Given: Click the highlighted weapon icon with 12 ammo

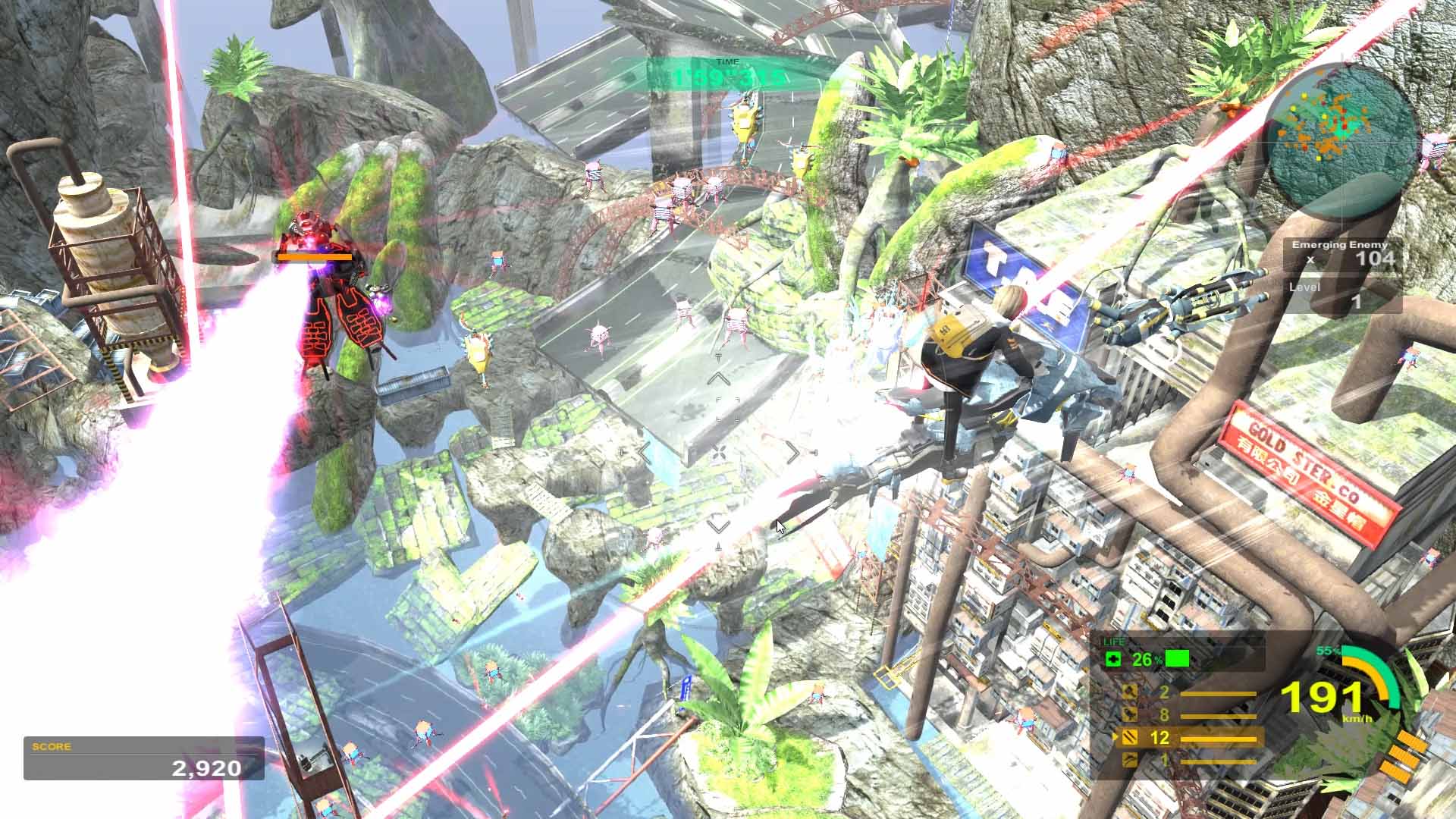Looking at the screenshot, I should pyautogui.click(x=1130, y=737).
